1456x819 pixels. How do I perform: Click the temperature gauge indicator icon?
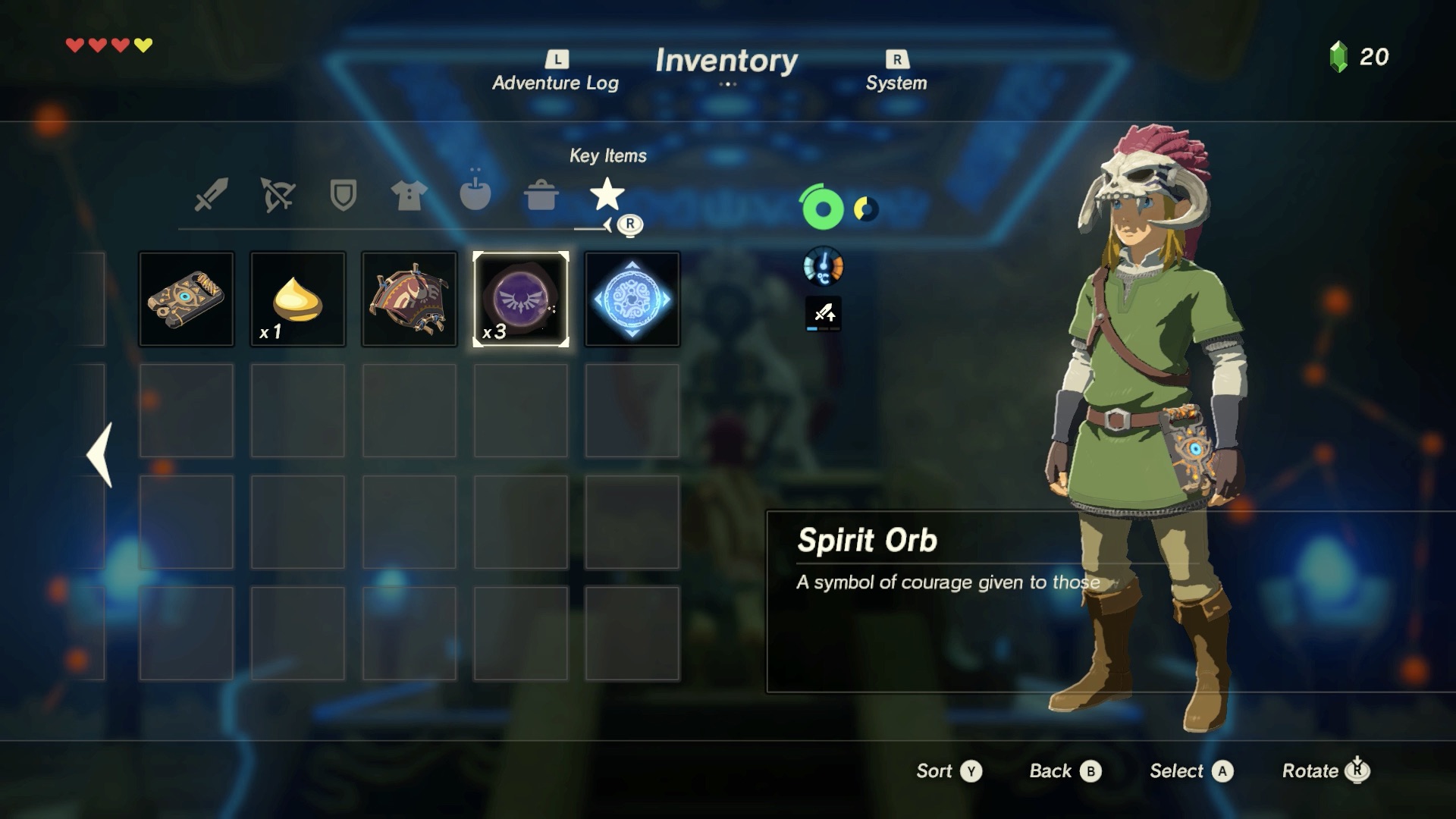pyautogui.click(x=823, y=266)
